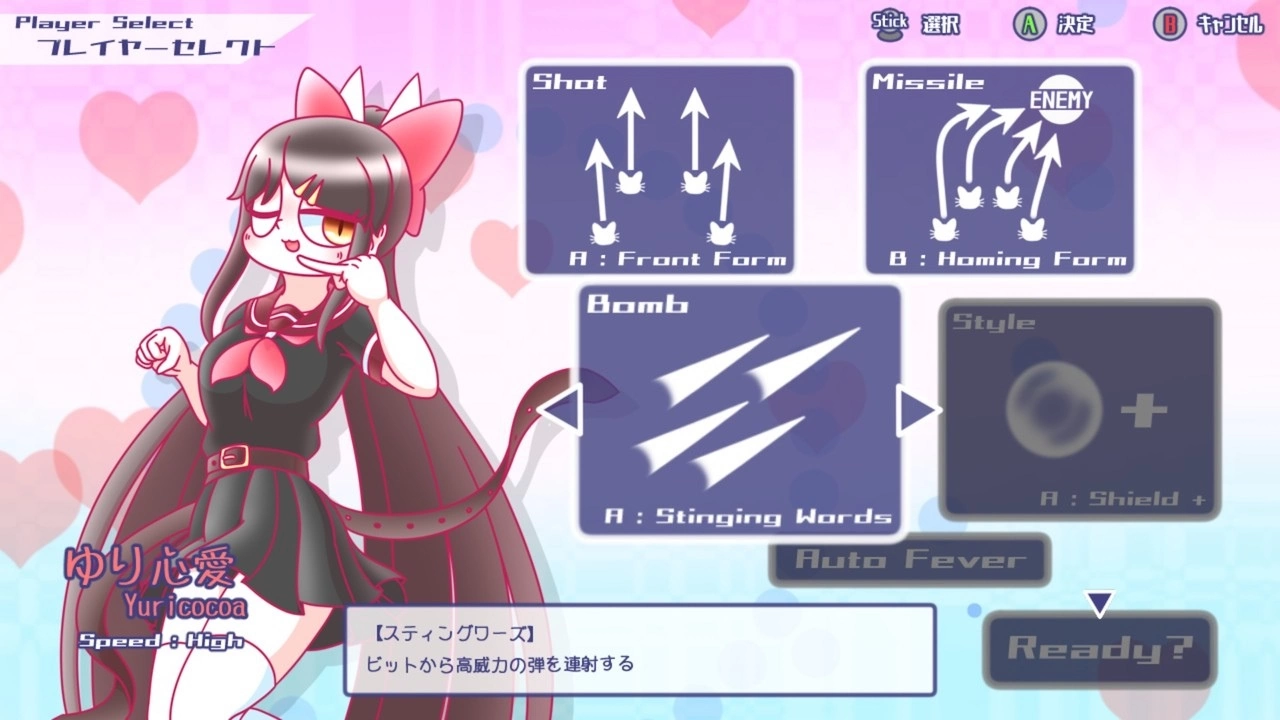This screenshot has height=720, width=1280.
Task: Click the Stick selection icon
Action: (x=889, y=25)
